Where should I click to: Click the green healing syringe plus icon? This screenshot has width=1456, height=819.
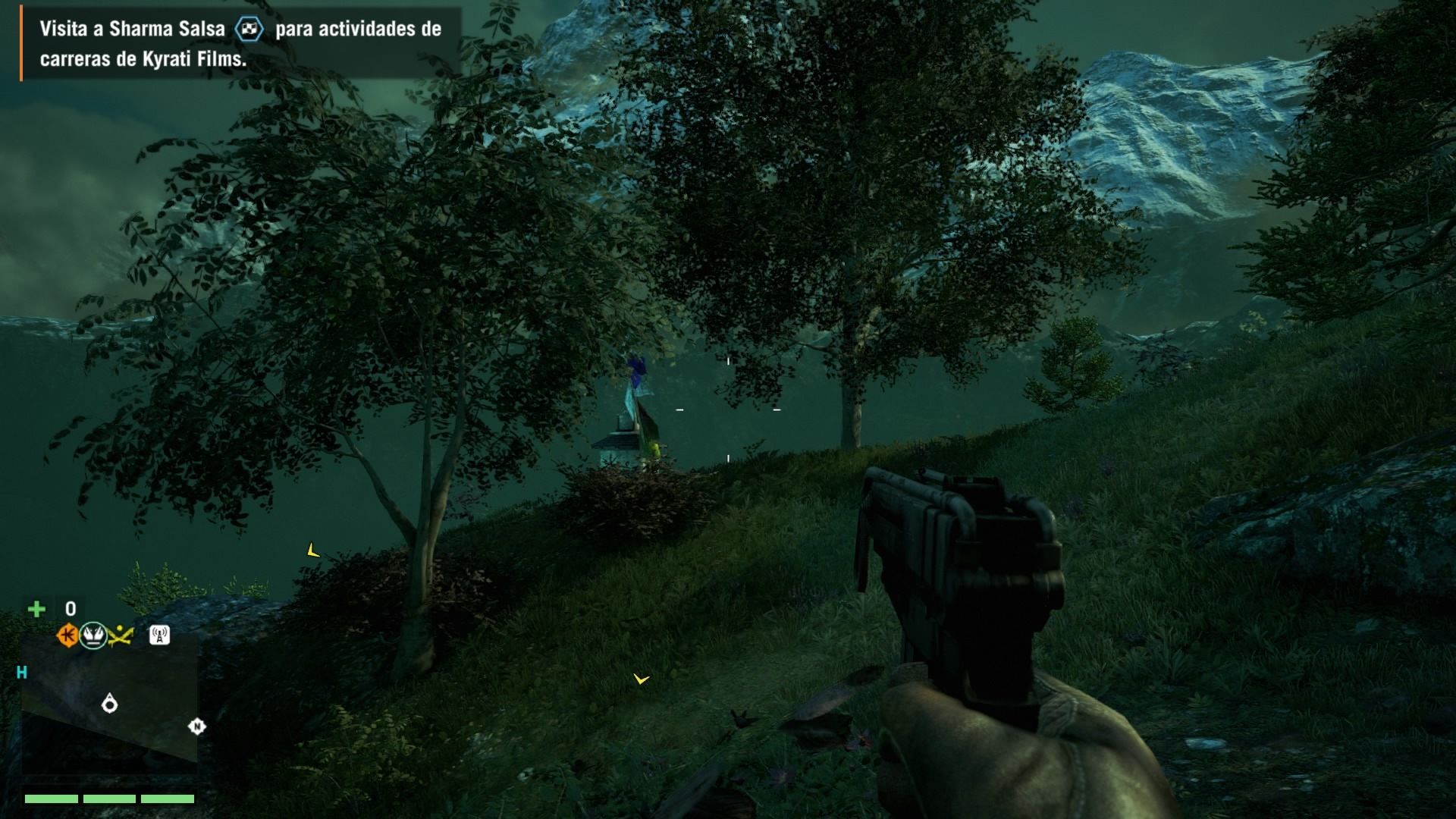point(36,609)
